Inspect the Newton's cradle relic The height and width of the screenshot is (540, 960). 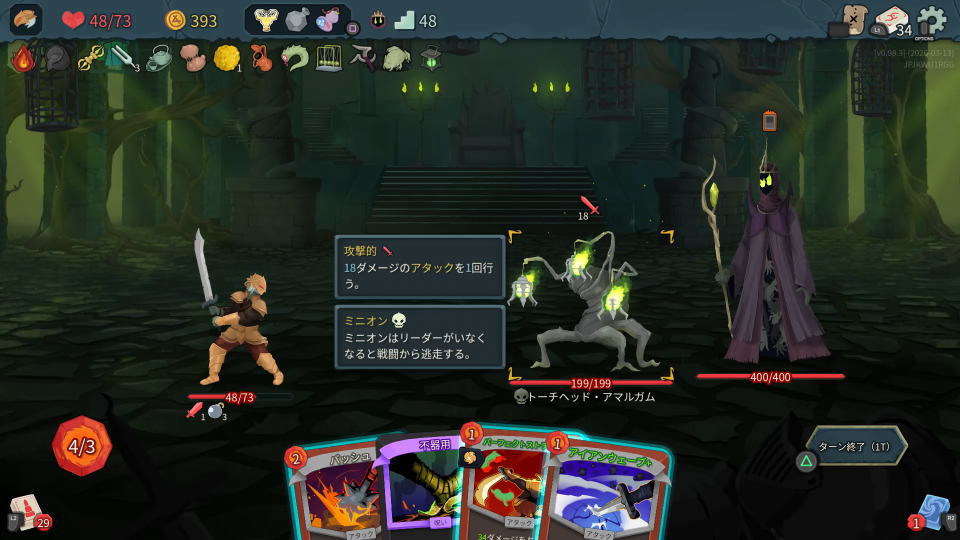pos(329,58)
